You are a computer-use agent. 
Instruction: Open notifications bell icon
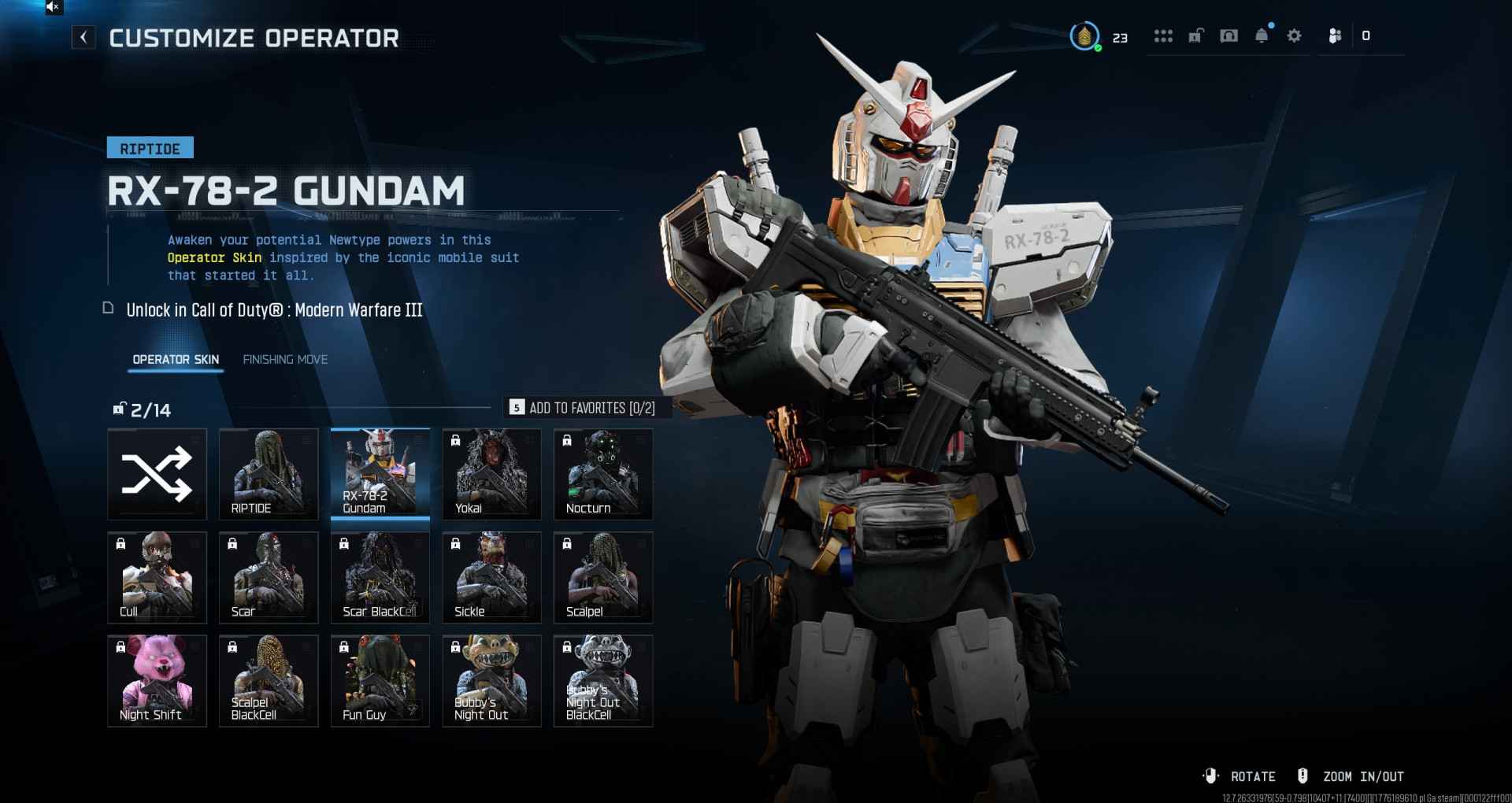1262,35
